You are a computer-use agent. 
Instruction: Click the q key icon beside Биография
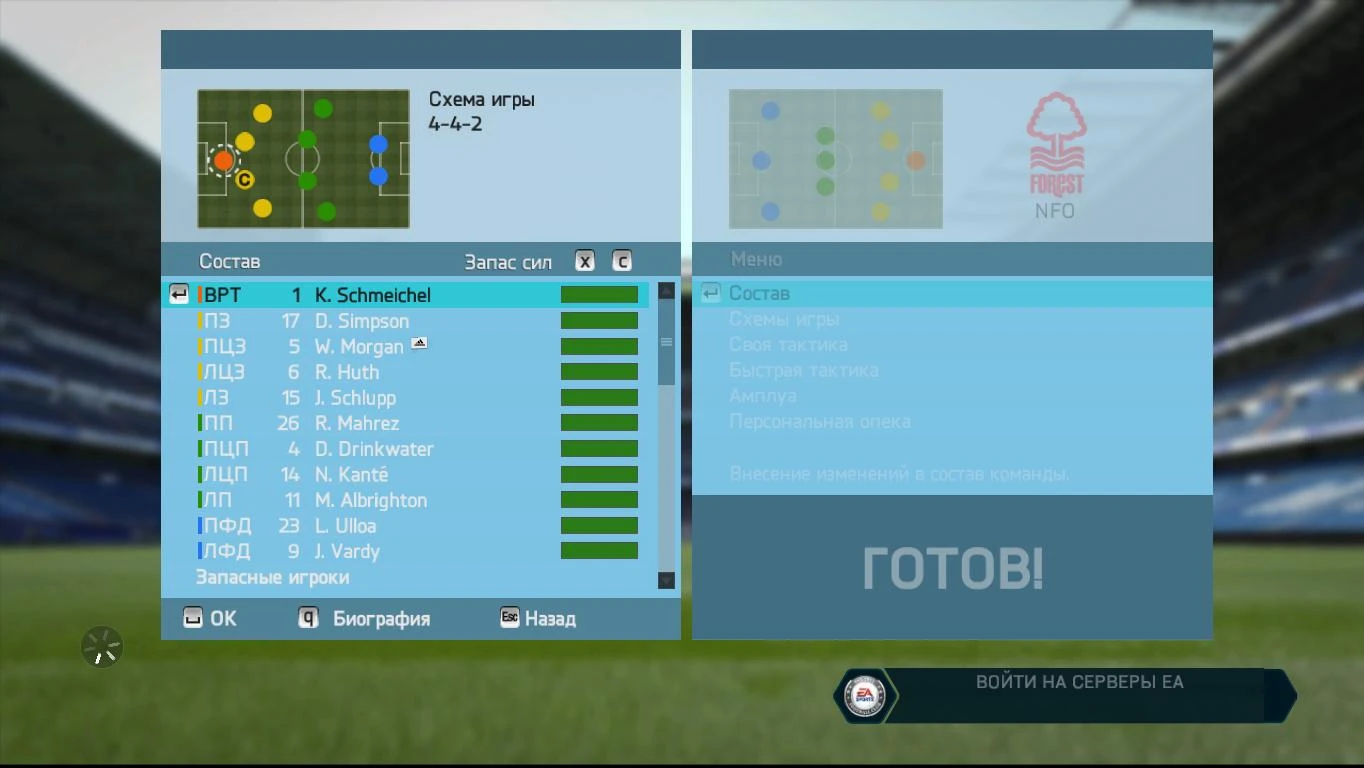(x=307, y=618)
